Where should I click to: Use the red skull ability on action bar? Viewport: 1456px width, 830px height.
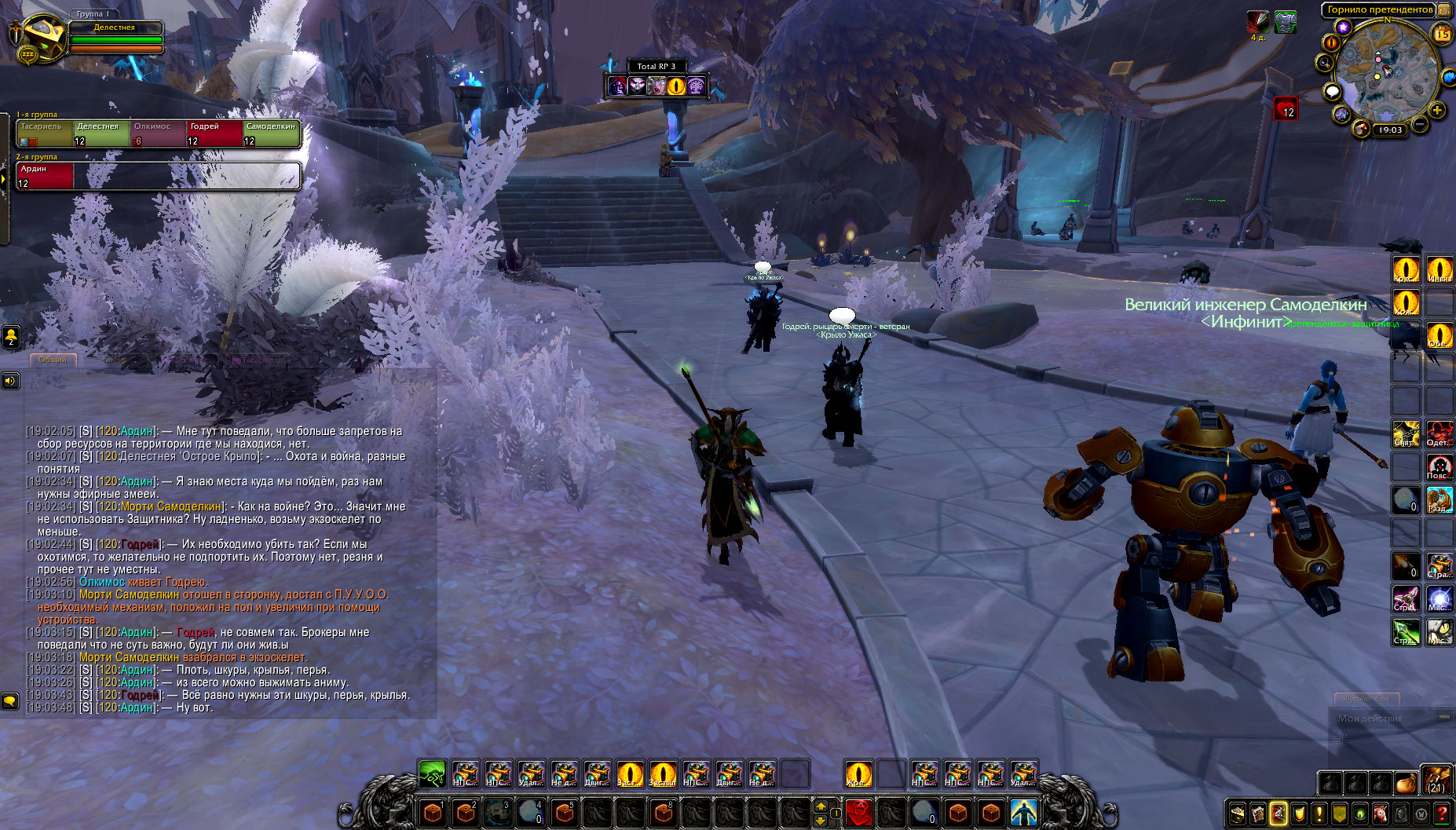click(858, 811)
